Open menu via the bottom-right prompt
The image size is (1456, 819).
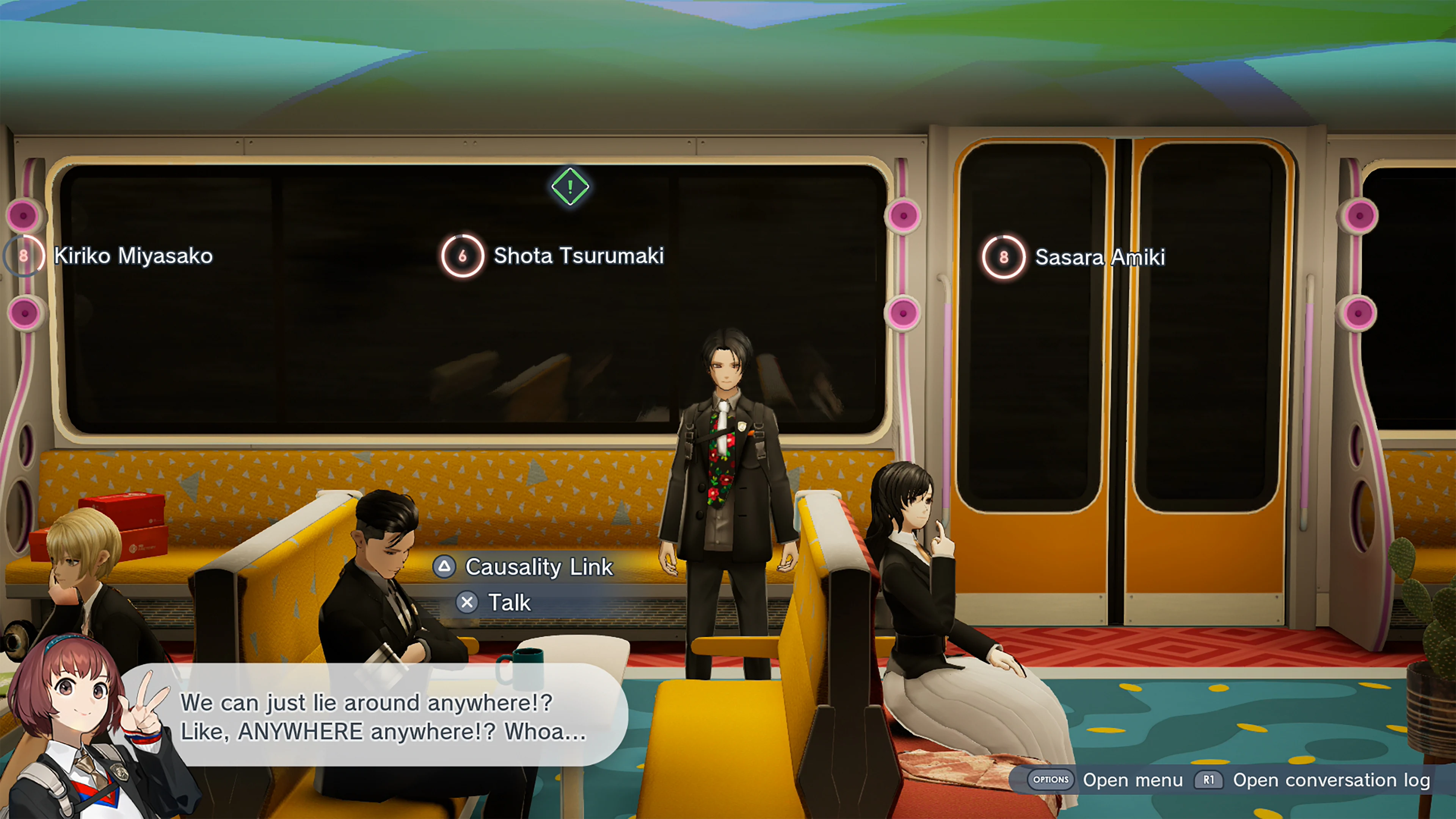1132,780
